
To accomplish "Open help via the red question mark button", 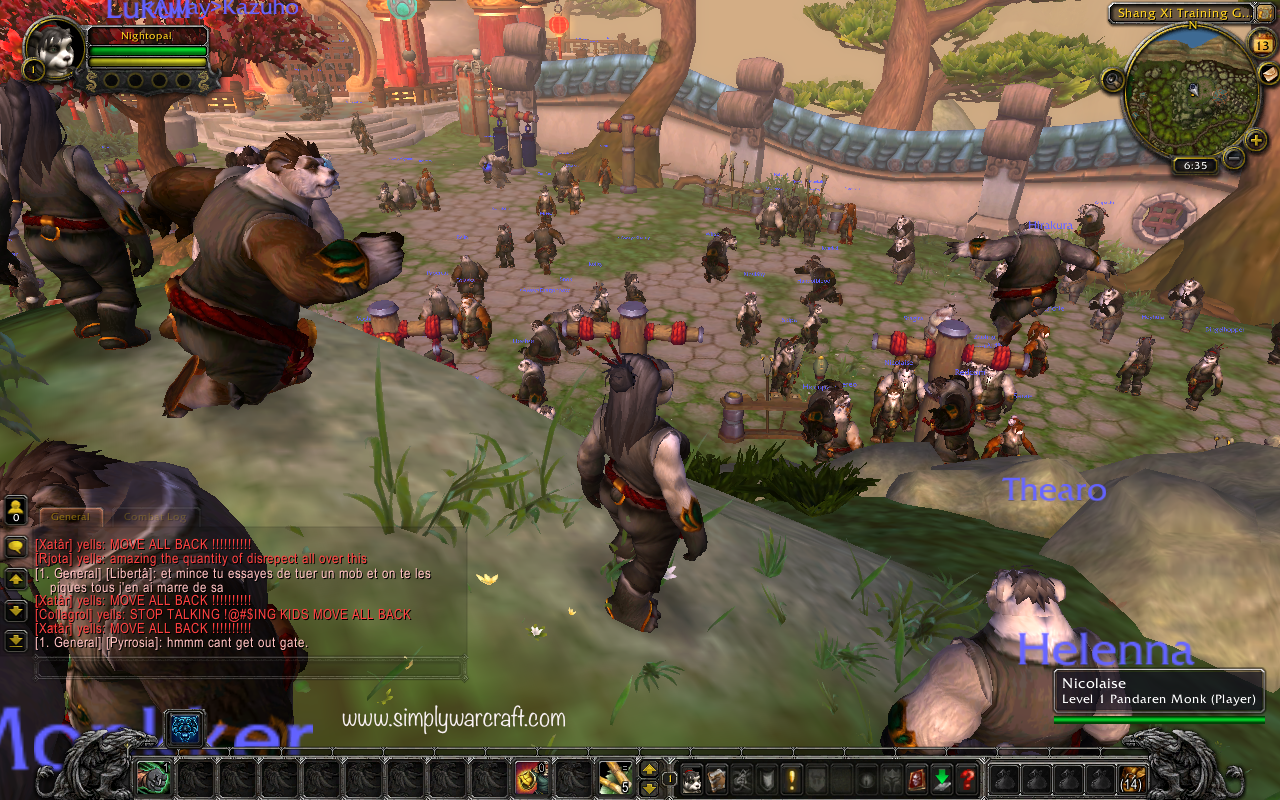I will pyautogui.click(x=967, y=778).
